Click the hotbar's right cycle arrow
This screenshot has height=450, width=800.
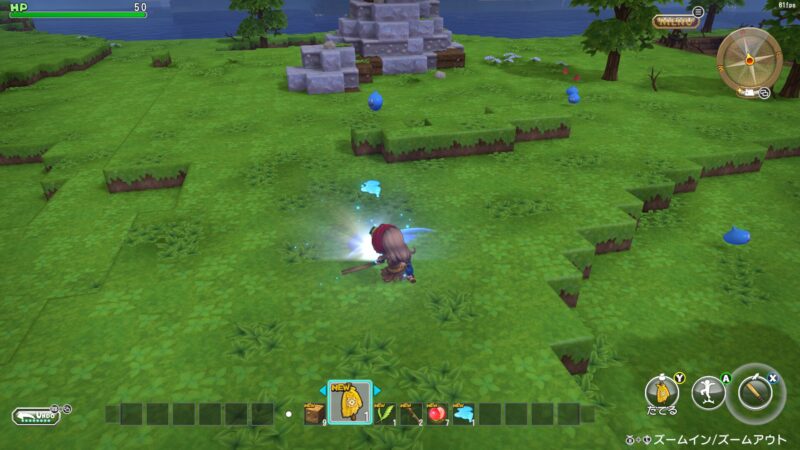pos(375,390)
